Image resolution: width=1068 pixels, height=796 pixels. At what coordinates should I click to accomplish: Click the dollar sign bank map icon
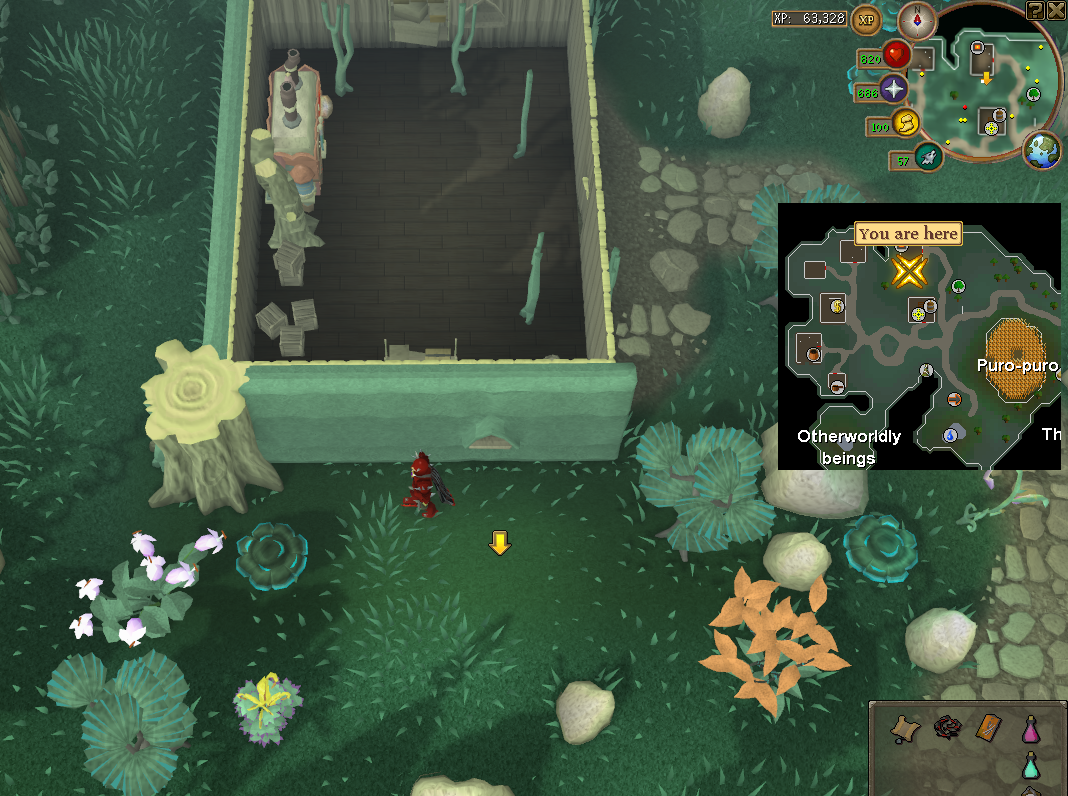click(x=836, y=307)
